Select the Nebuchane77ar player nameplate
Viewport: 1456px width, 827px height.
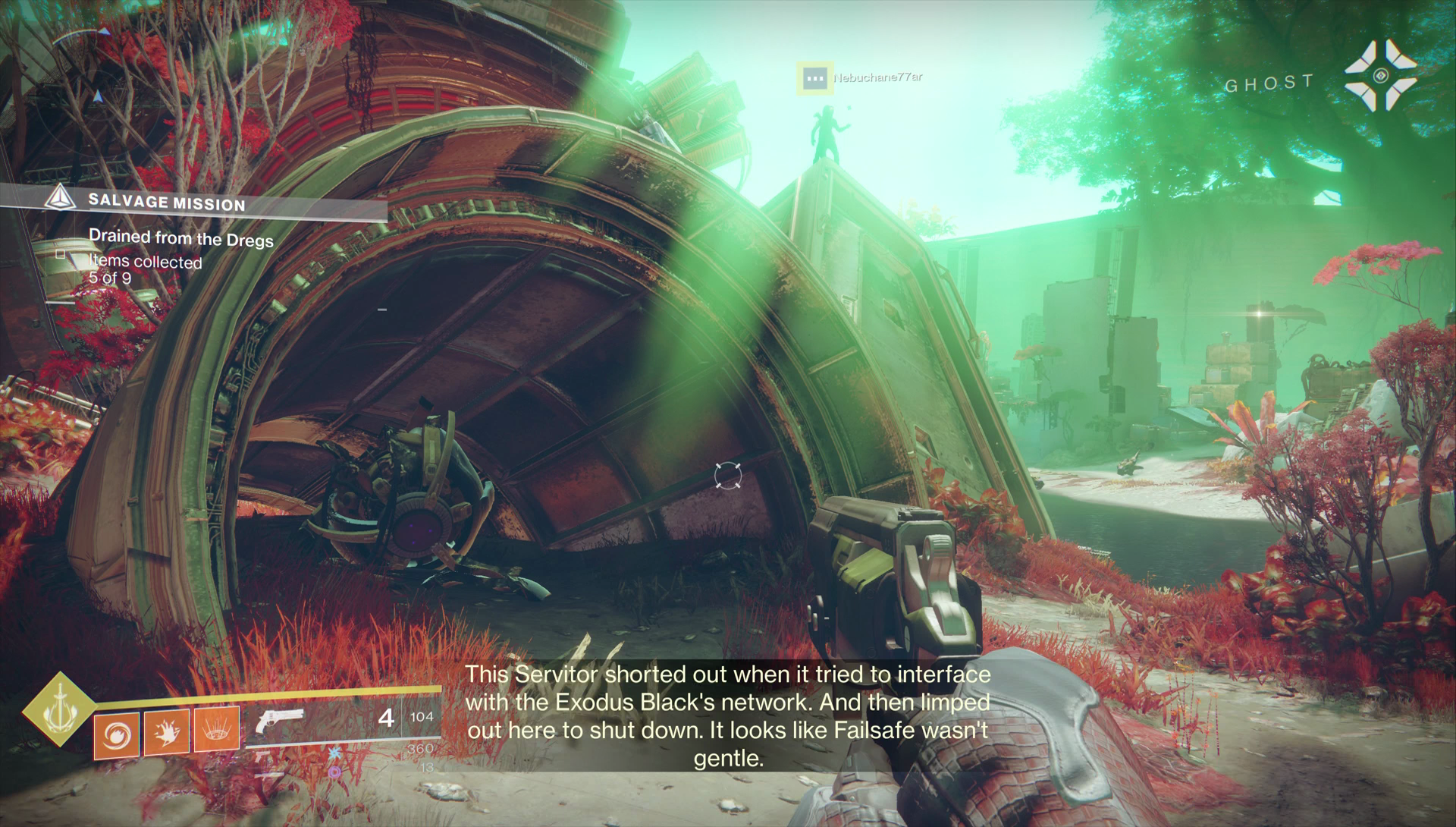point(877,77)
